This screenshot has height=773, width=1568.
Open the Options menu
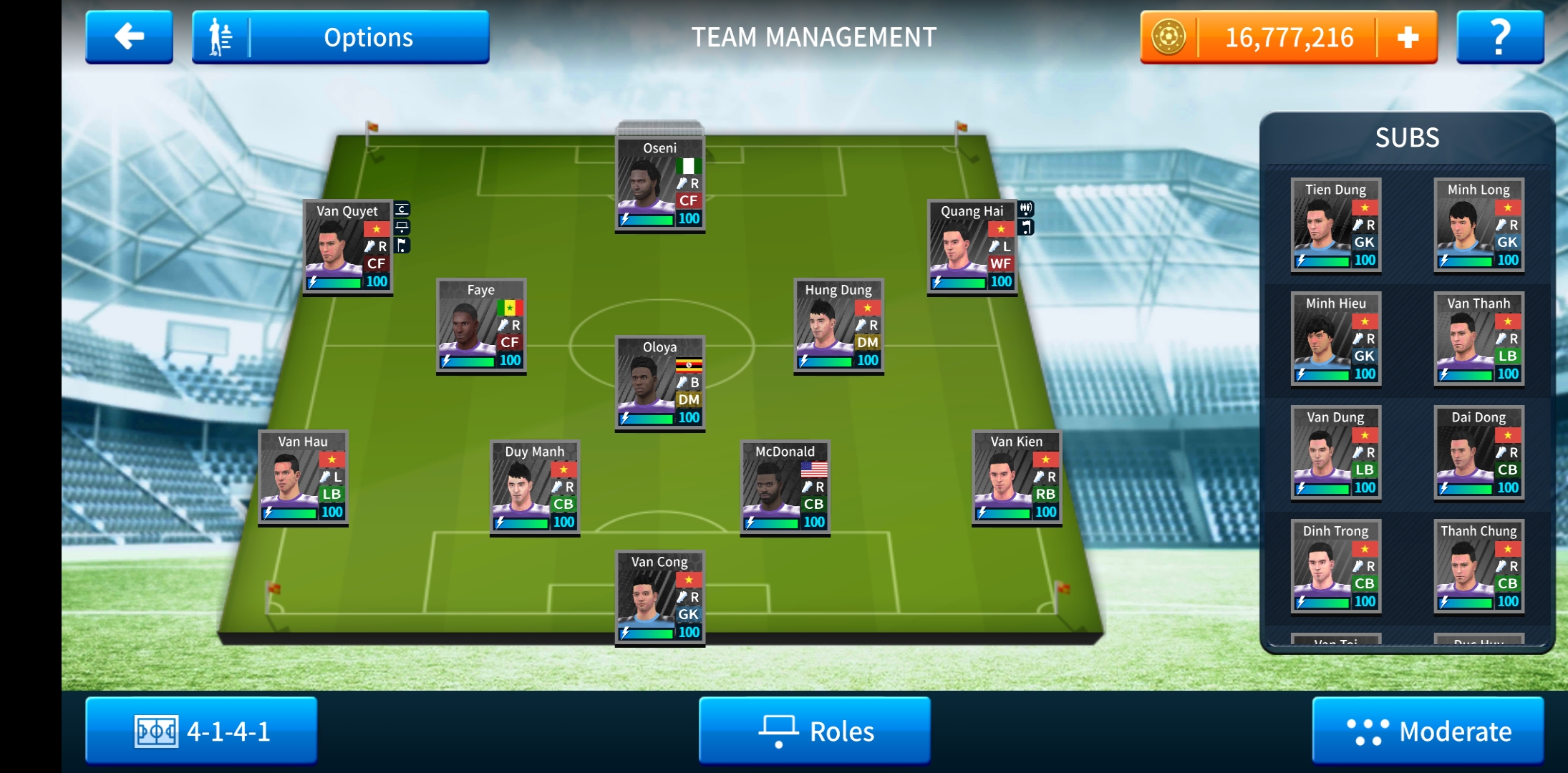341,37
